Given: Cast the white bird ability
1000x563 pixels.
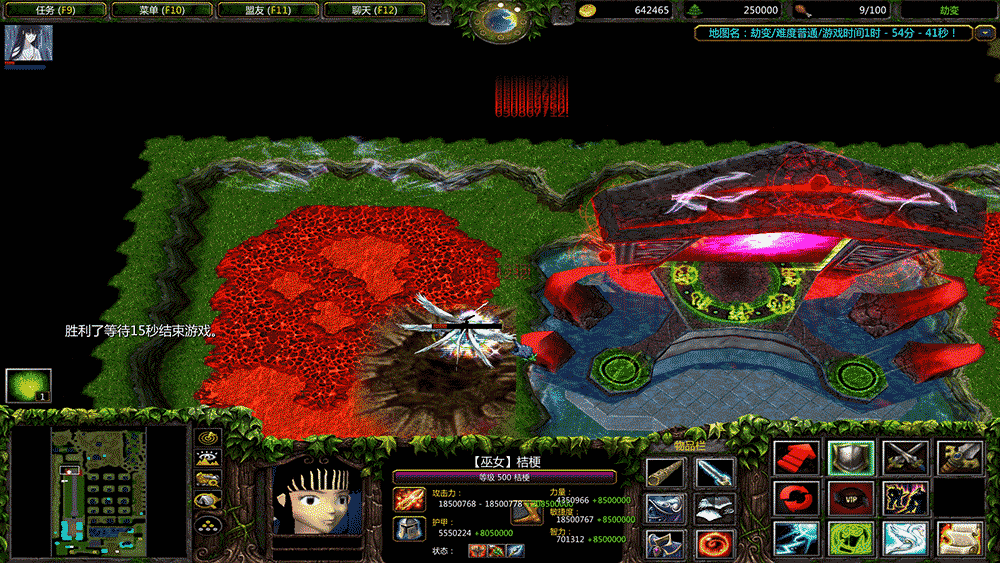Looking at the screenshot, I should click(905, 538).
